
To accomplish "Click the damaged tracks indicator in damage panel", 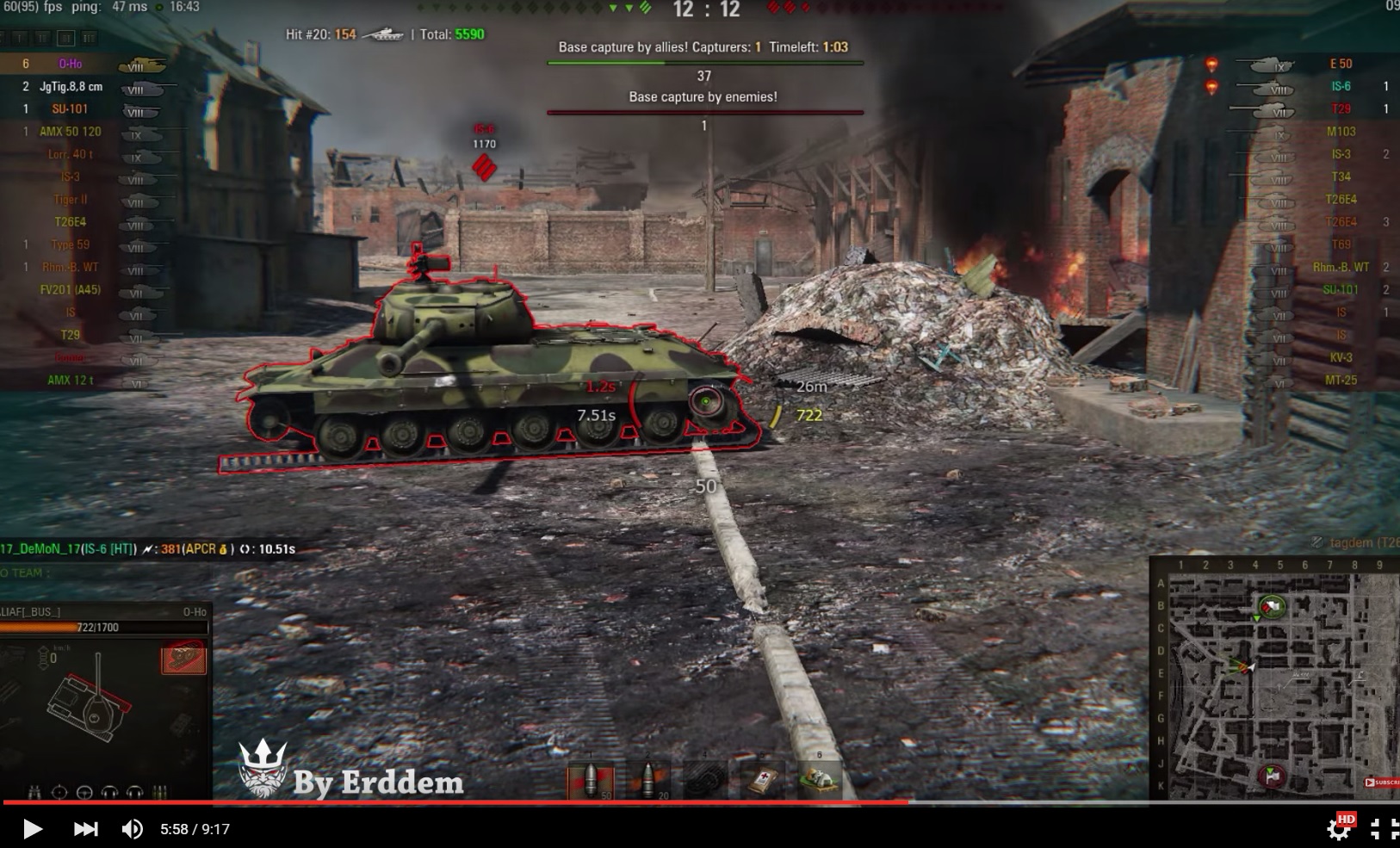I will point(183,660).
